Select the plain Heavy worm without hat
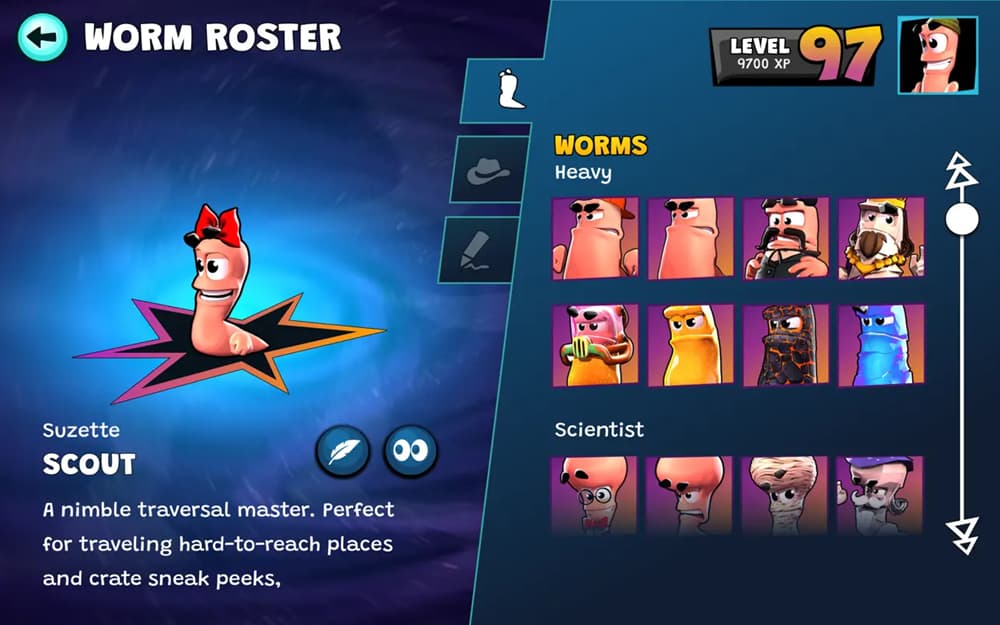The height and width of the screenshot is (625, 1000). (x=690, y=238)
